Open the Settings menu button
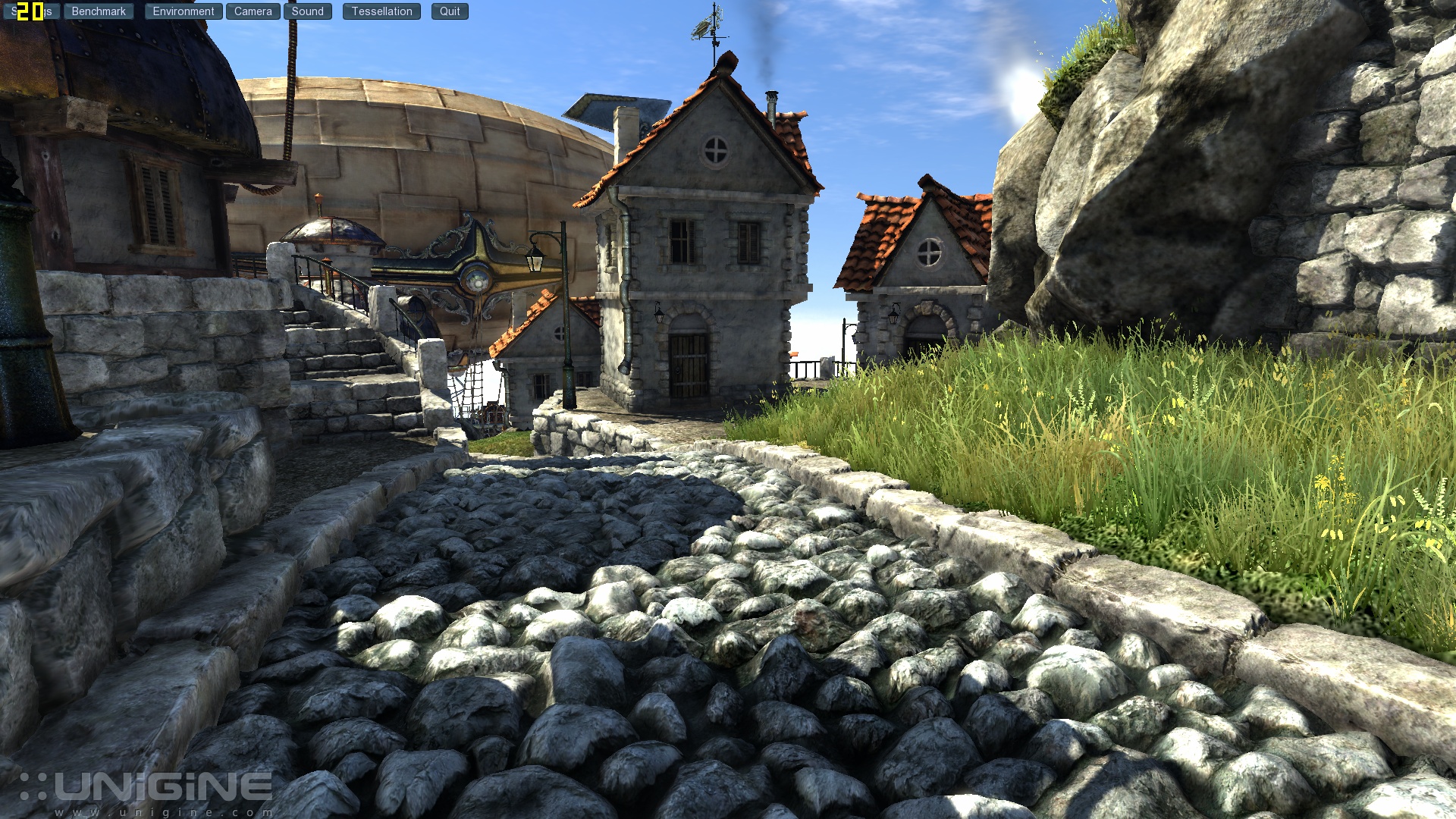1456x819 pixels. coord(49,11)
